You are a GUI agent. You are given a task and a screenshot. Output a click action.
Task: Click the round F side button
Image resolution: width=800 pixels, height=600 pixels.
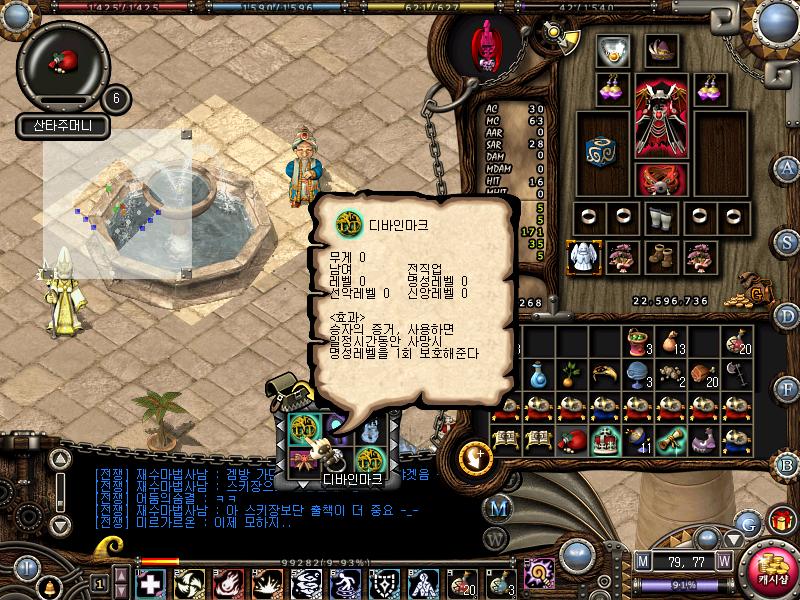789,390
